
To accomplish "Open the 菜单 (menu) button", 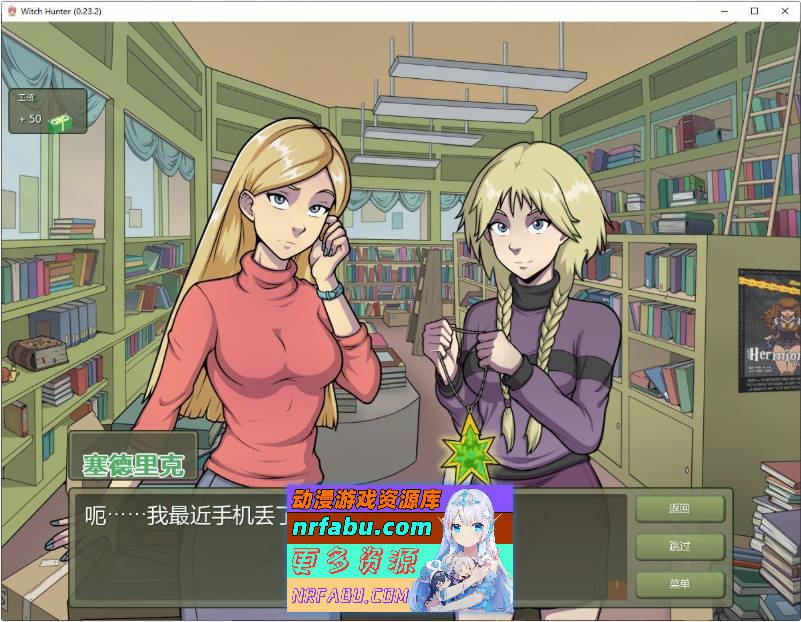I will [x=679, y=584].
